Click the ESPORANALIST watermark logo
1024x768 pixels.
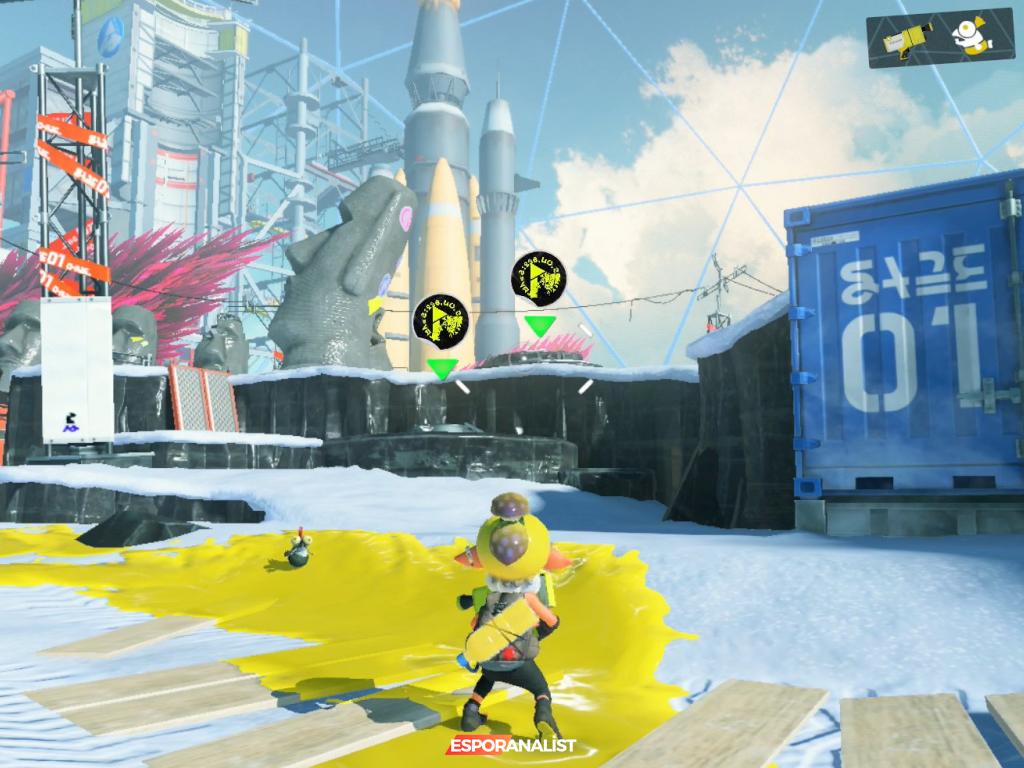pyautogui.click(x=511, y=745)
